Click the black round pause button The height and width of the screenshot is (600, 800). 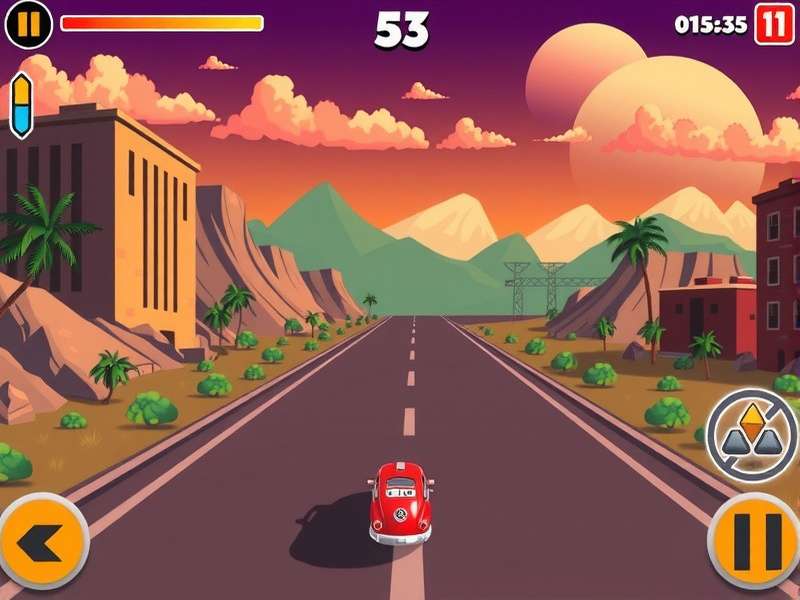(28, 24)
